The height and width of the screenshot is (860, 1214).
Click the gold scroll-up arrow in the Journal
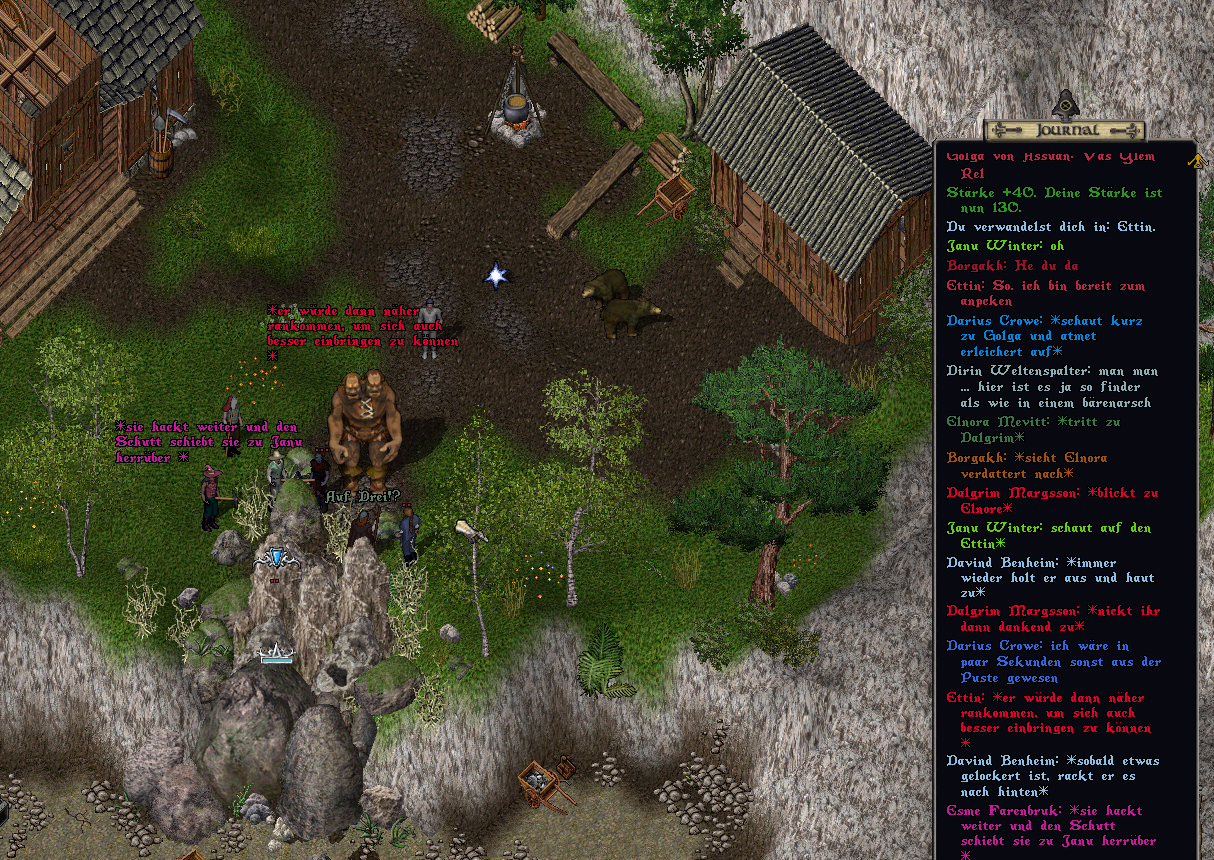click(1195, 160)
